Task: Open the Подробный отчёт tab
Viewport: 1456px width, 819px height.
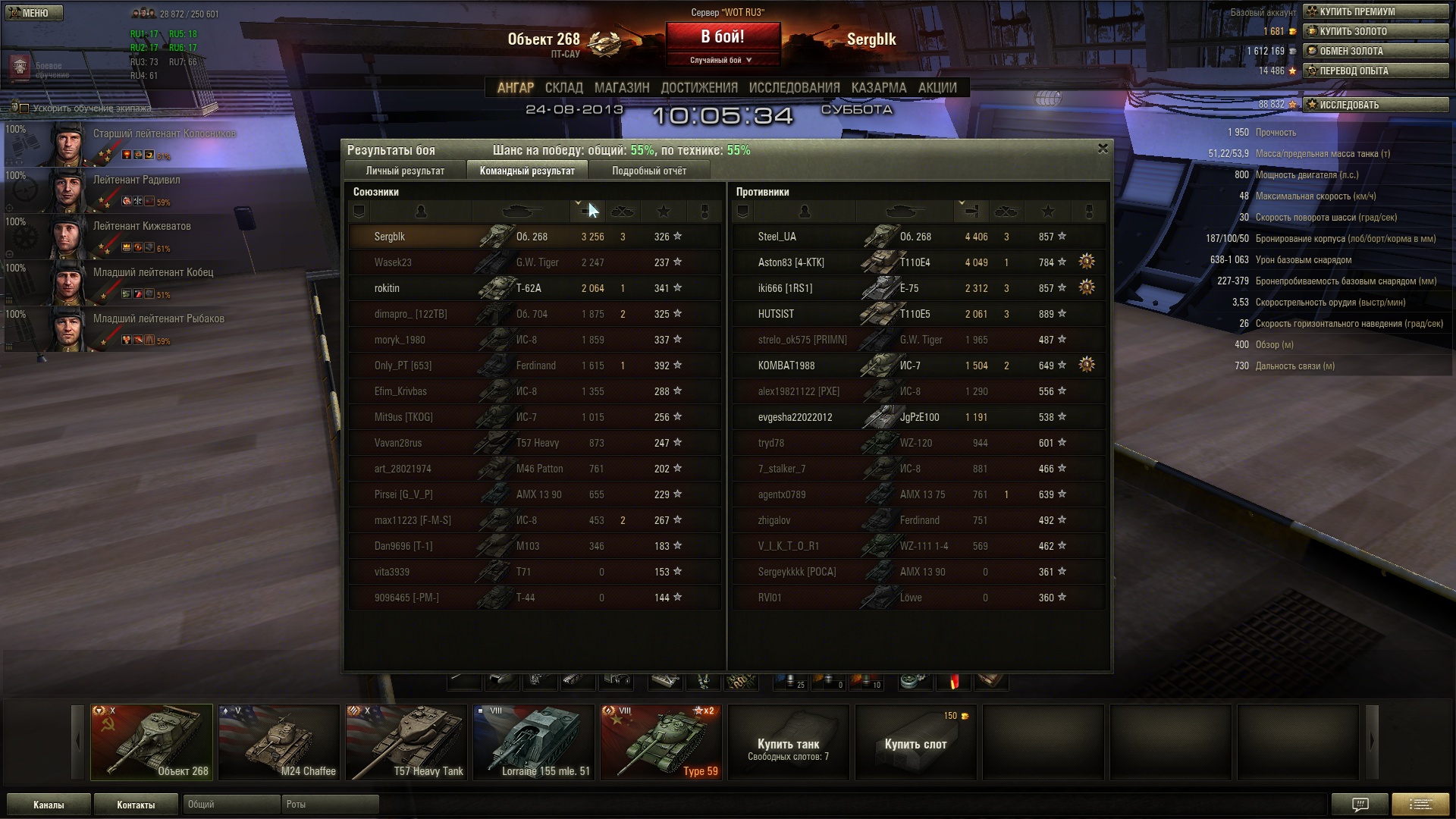Action: [x=649, y=171]
